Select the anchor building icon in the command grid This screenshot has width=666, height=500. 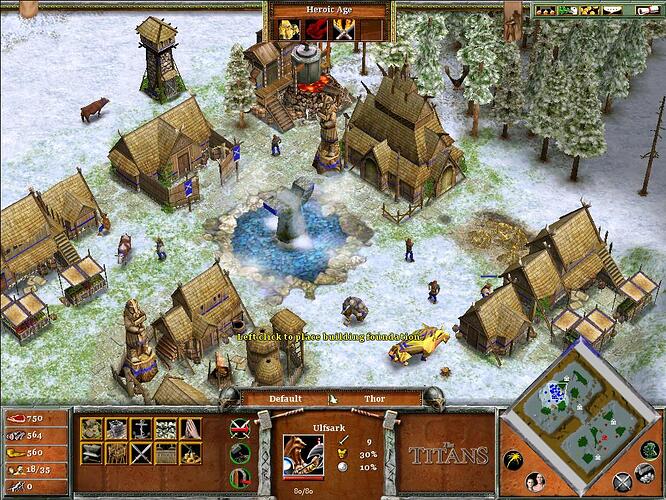[142, 429]
